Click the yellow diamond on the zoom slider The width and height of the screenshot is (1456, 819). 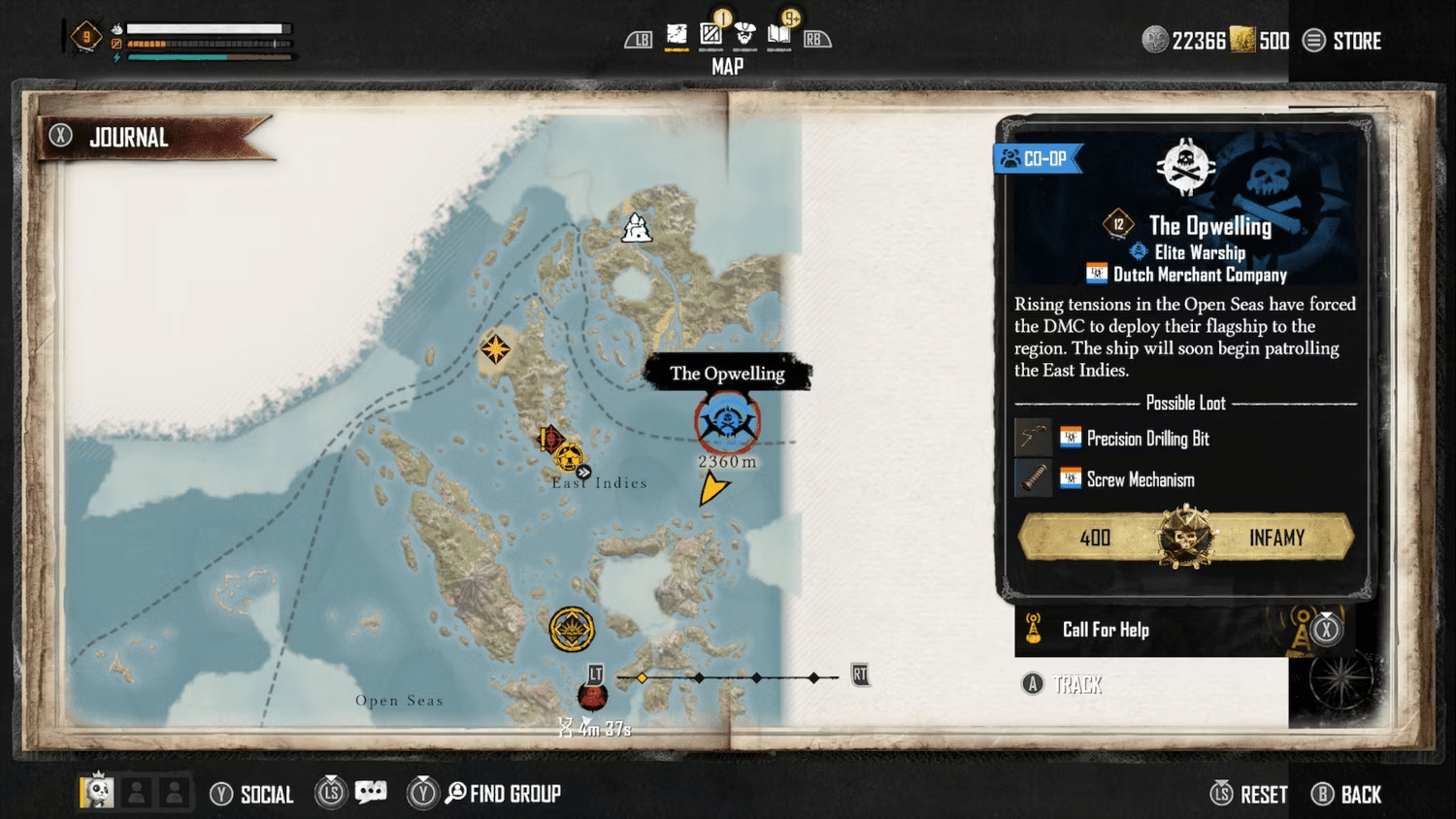coord(643,677)
